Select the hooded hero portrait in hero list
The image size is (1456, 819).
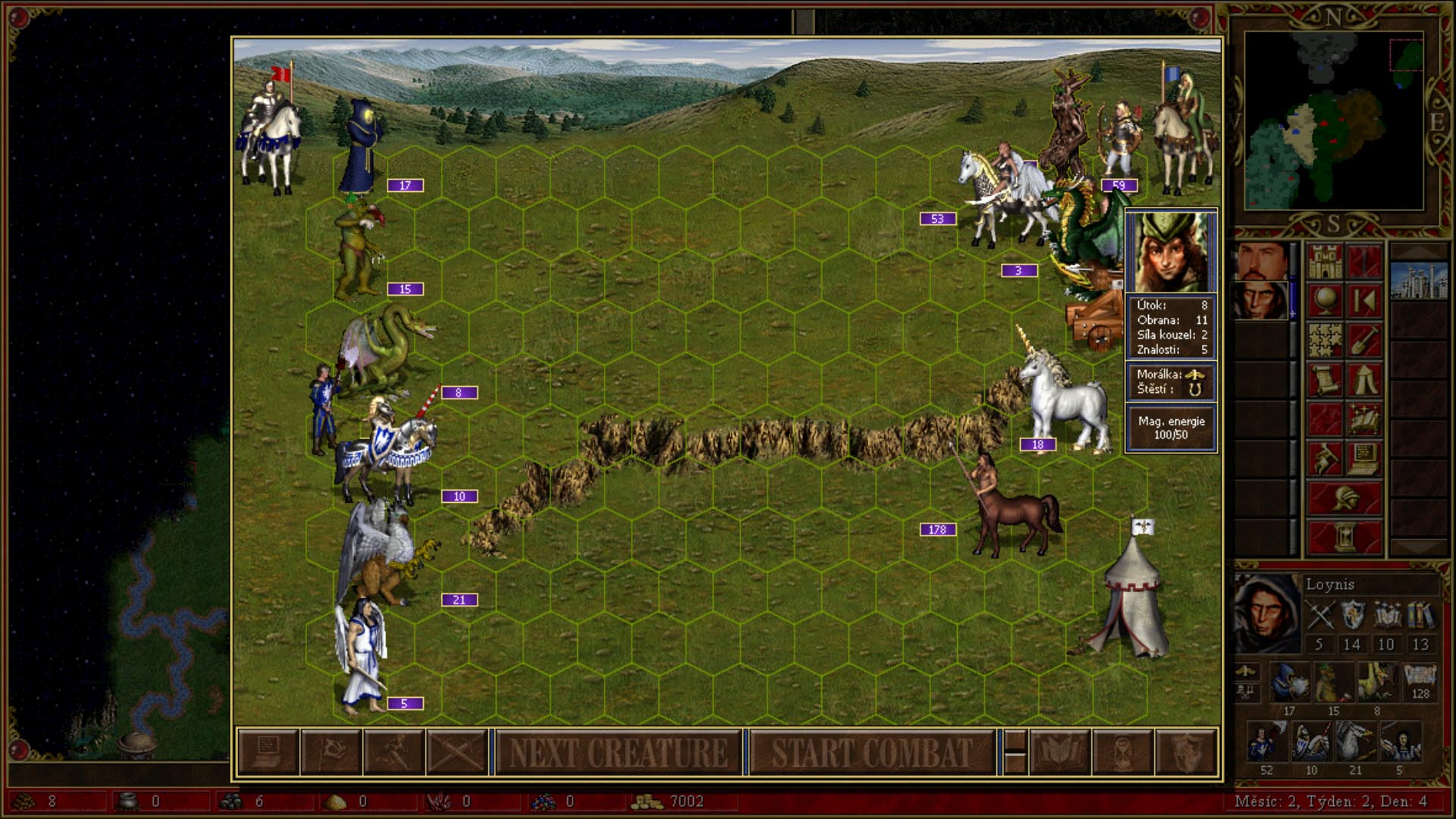[x=1261, y=301]
